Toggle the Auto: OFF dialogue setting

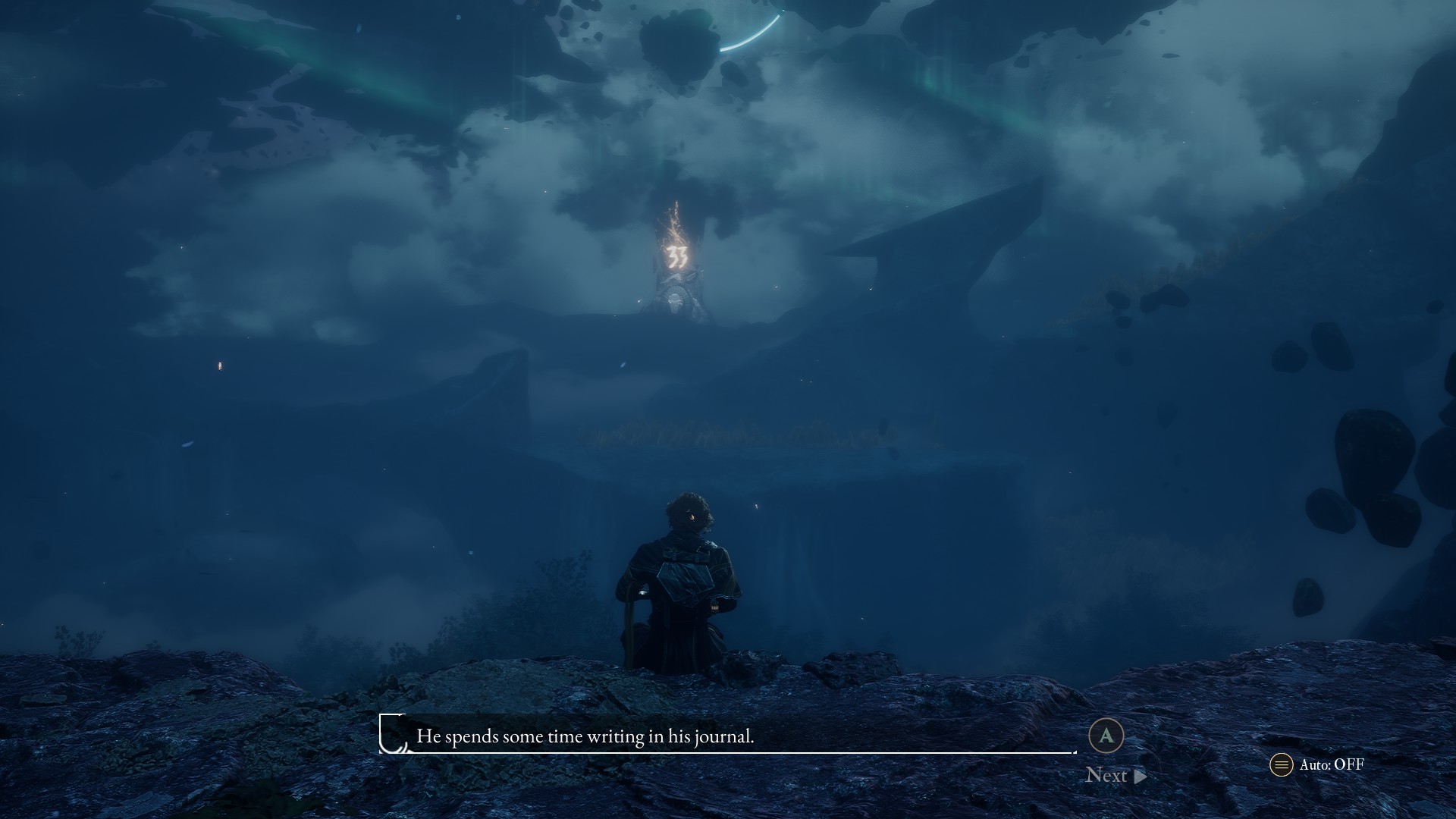point(1317,764)
